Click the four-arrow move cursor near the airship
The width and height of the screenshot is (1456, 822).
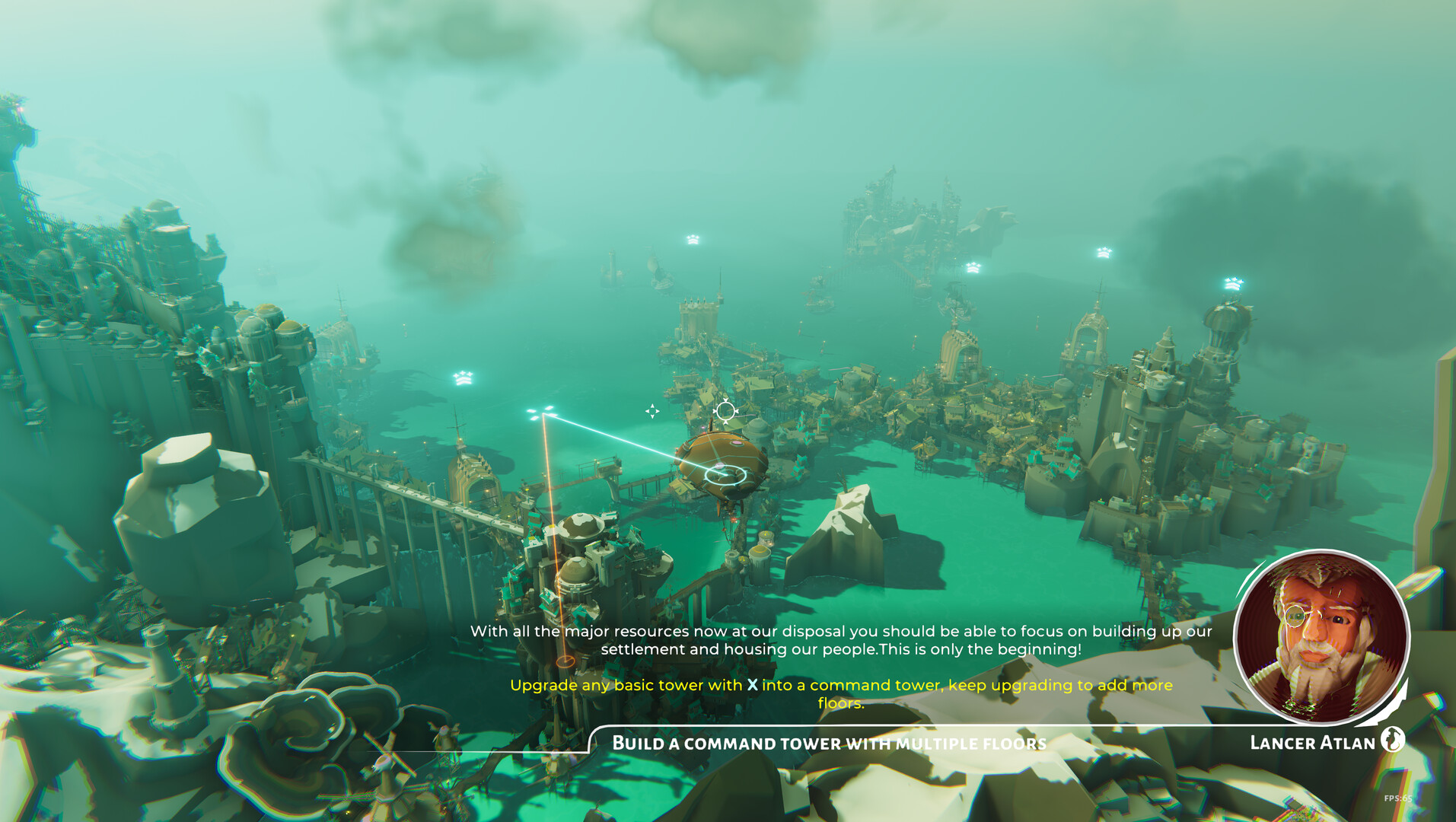click(x=653, y=411)
